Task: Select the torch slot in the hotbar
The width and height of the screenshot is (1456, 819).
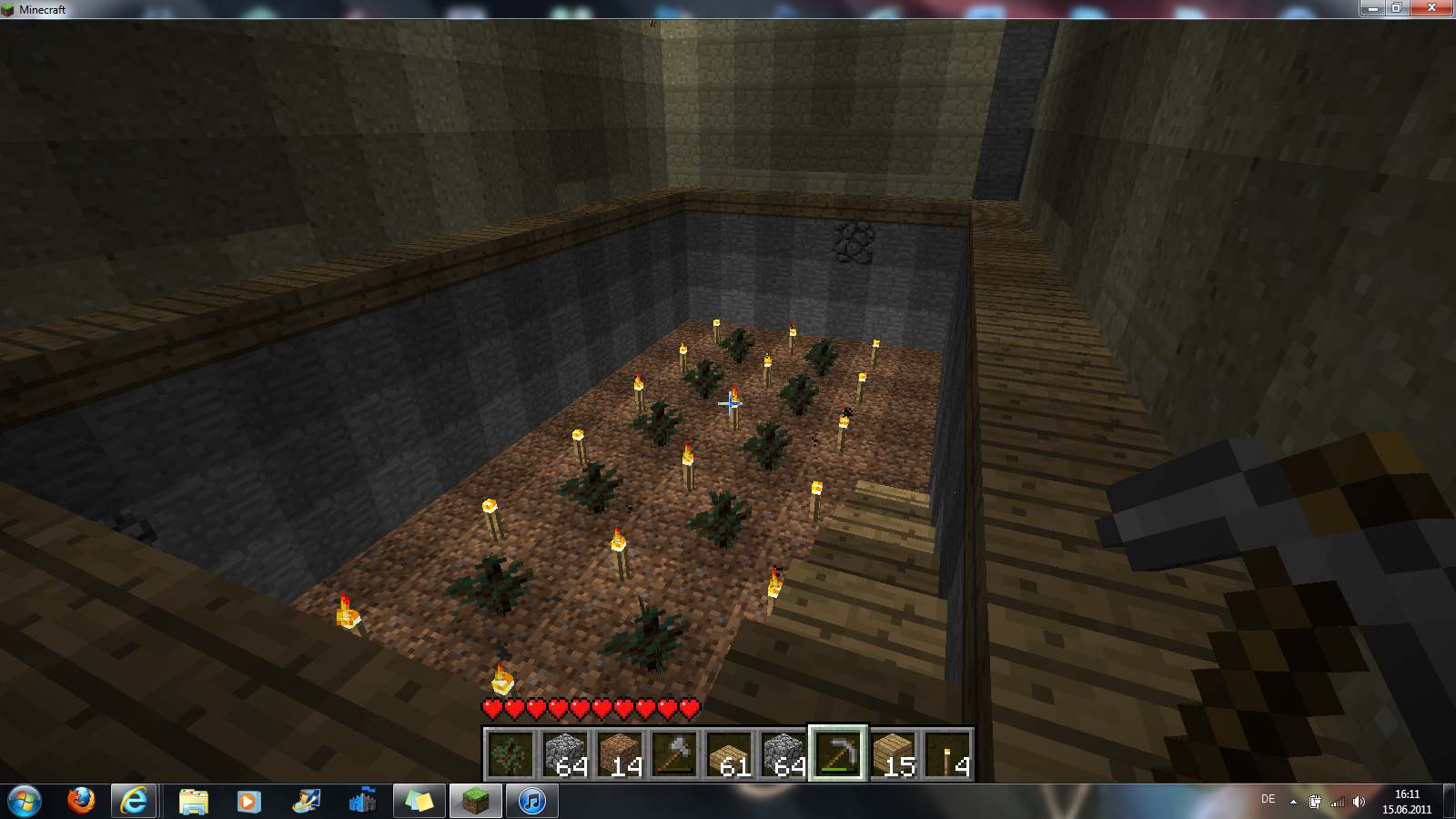Action: tap(947, 754)
